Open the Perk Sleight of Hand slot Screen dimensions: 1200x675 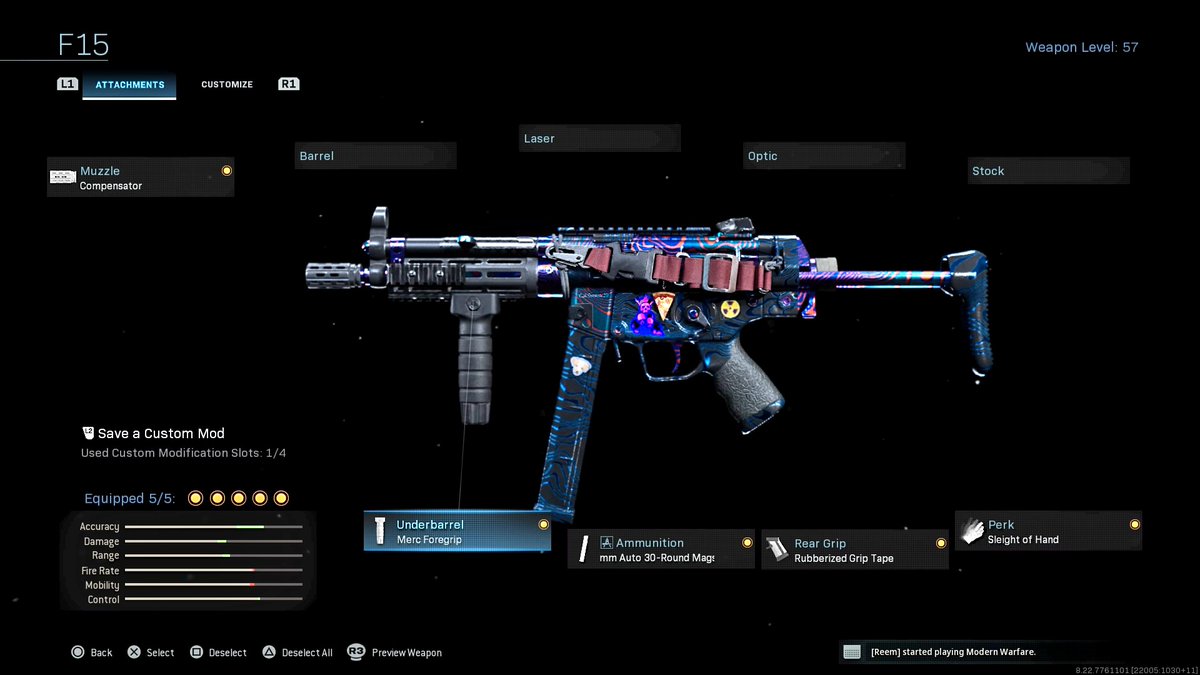click(1048, 532)
